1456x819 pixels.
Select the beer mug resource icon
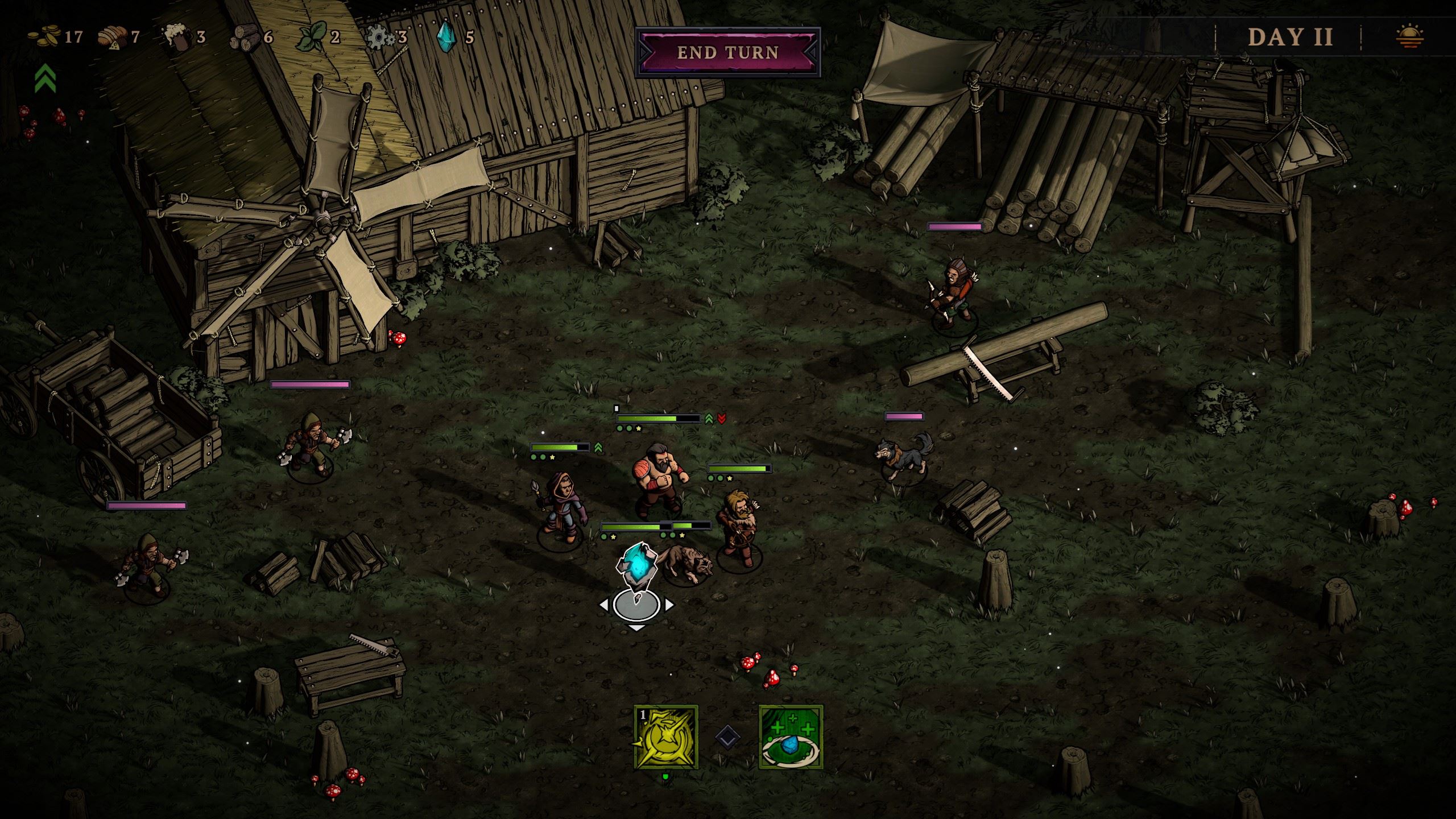tap(177, 37)
